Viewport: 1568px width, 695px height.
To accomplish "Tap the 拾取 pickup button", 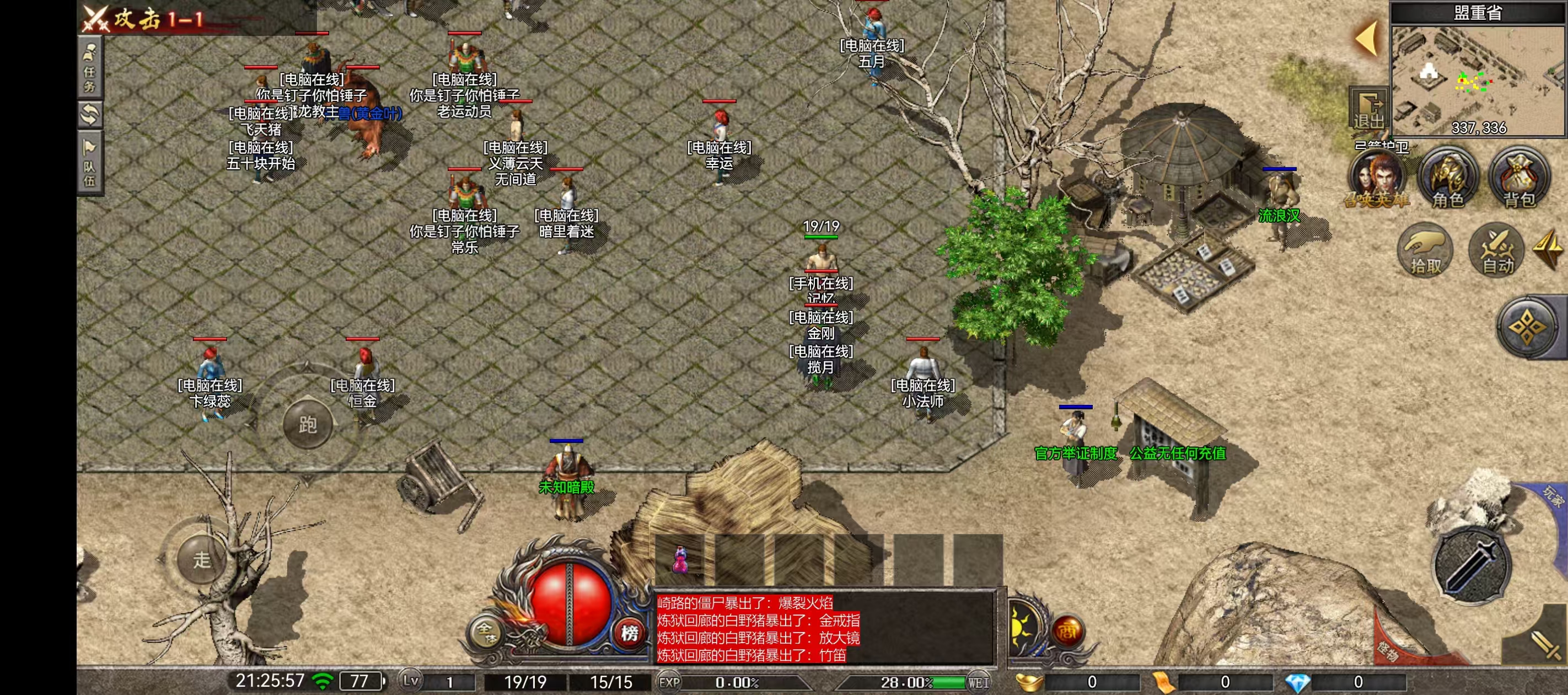I will pyautogui.click(x=1426, y=250).
